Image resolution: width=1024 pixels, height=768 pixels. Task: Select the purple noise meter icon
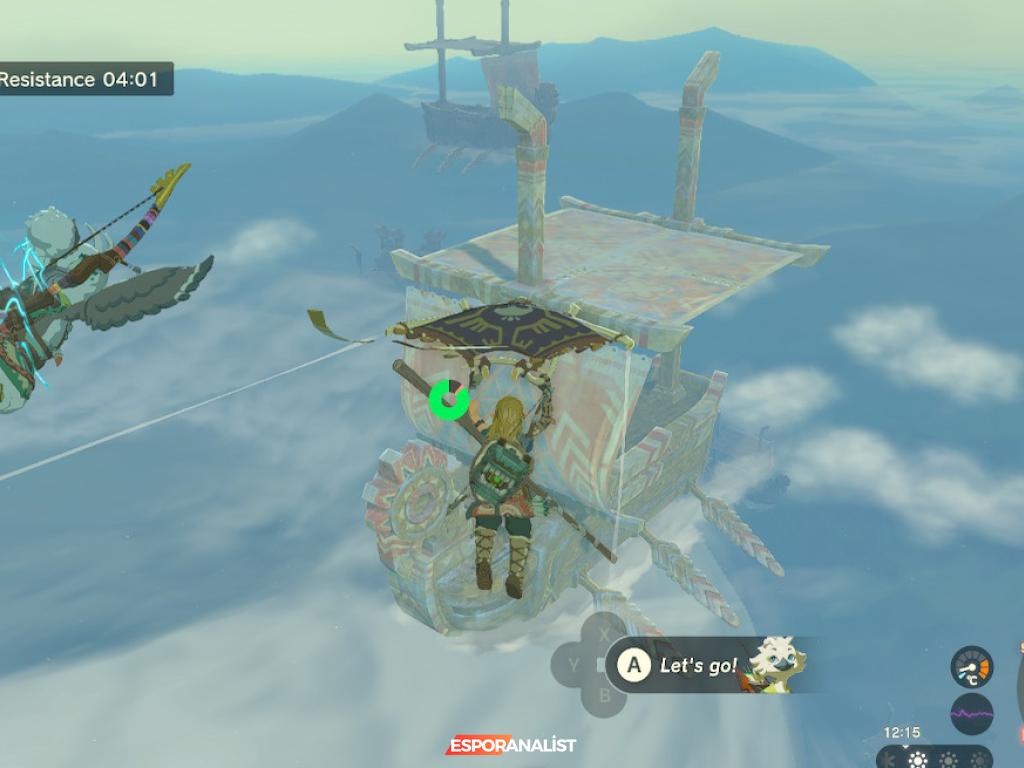[971, 714]
